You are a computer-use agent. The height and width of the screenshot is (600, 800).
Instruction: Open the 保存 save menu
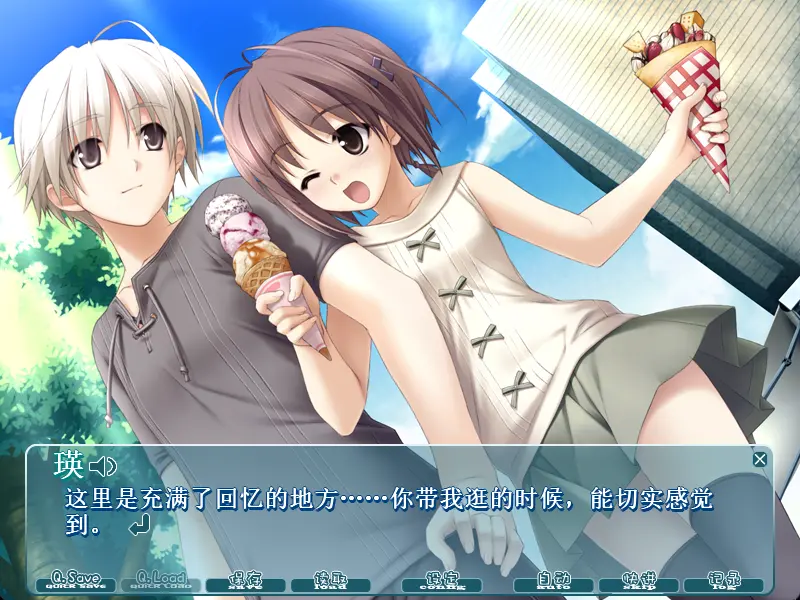click(x=245, y=580)
